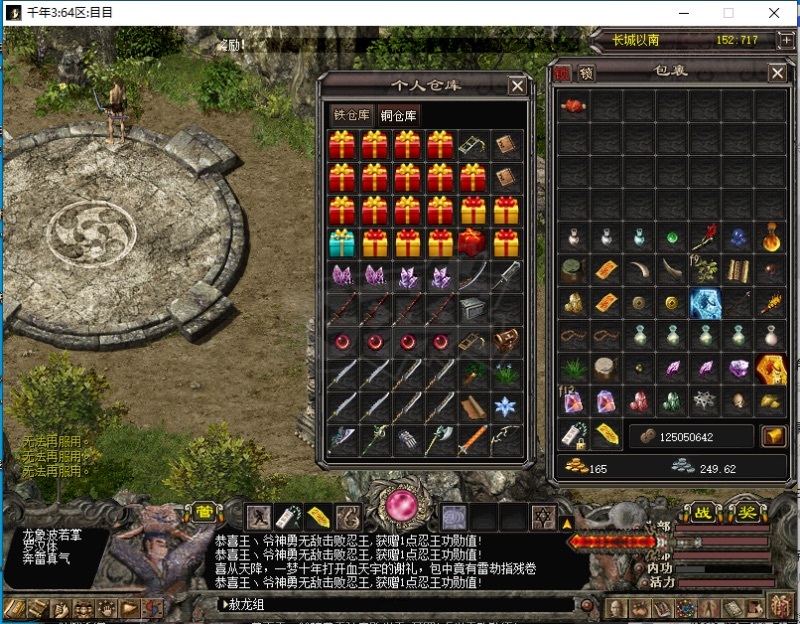Screen dimensions: 800x624
Task: Choose the glowing blue scroll in bag
Action: [706, 303]
